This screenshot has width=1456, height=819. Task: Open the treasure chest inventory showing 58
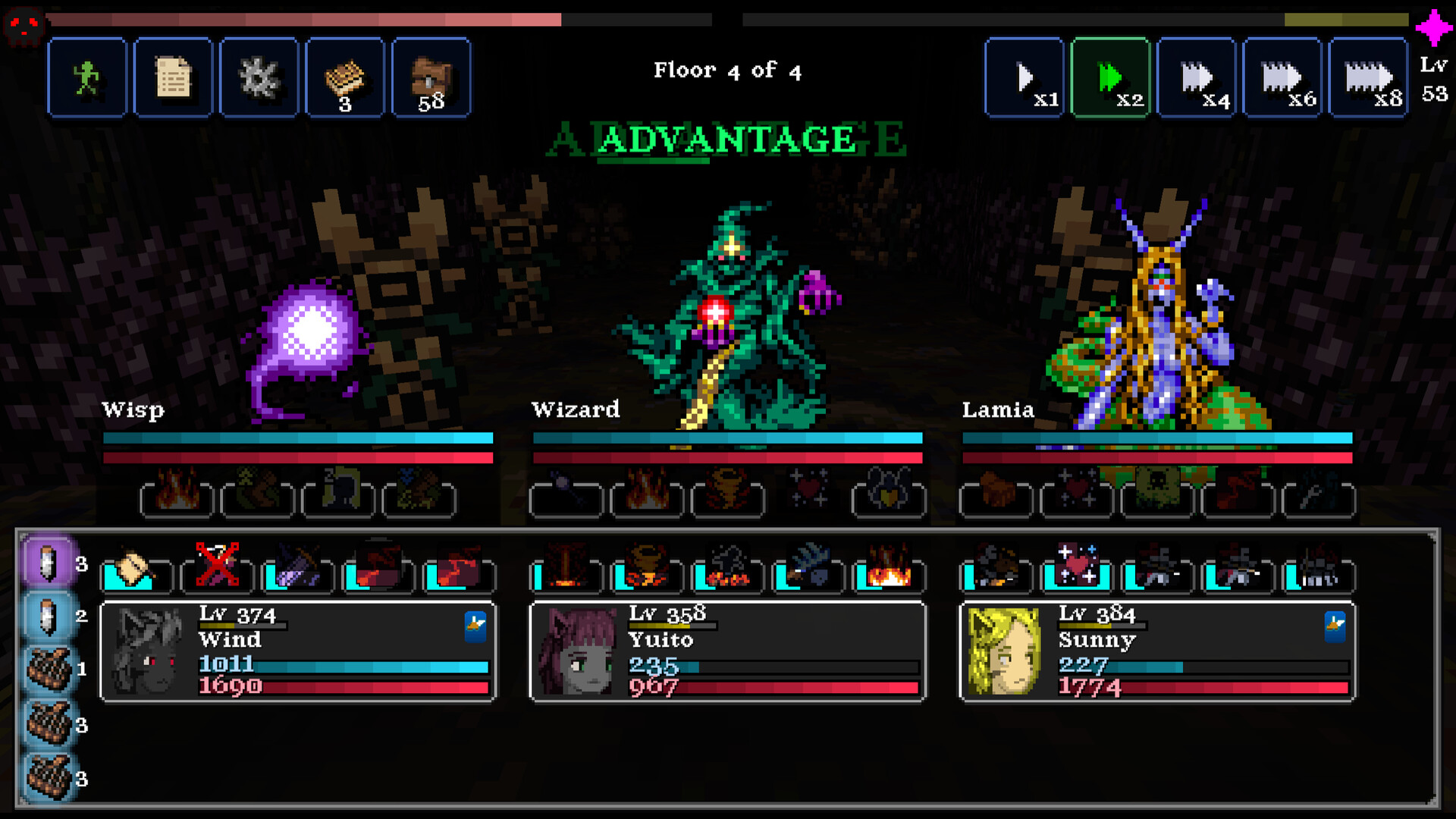coord(429,78)
